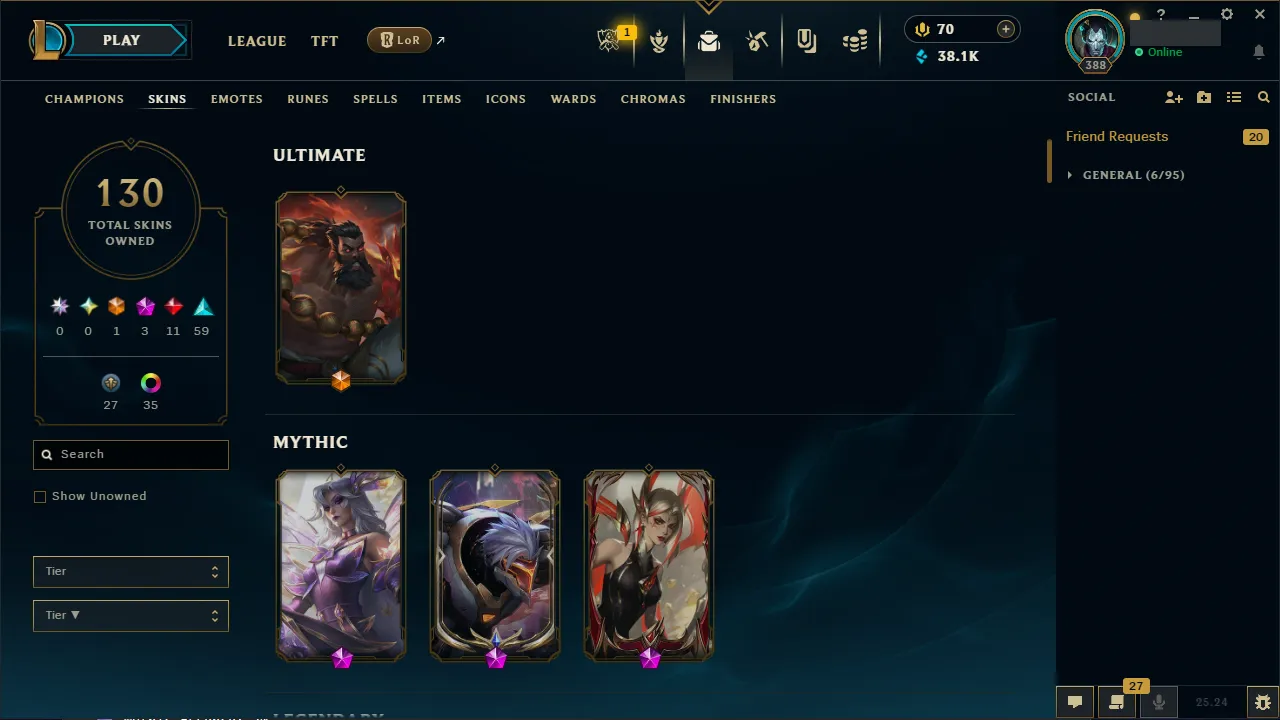Switch to the CHROMAS tab
Viewport: 1280px width, 720px height.
(x=653, y=99)
